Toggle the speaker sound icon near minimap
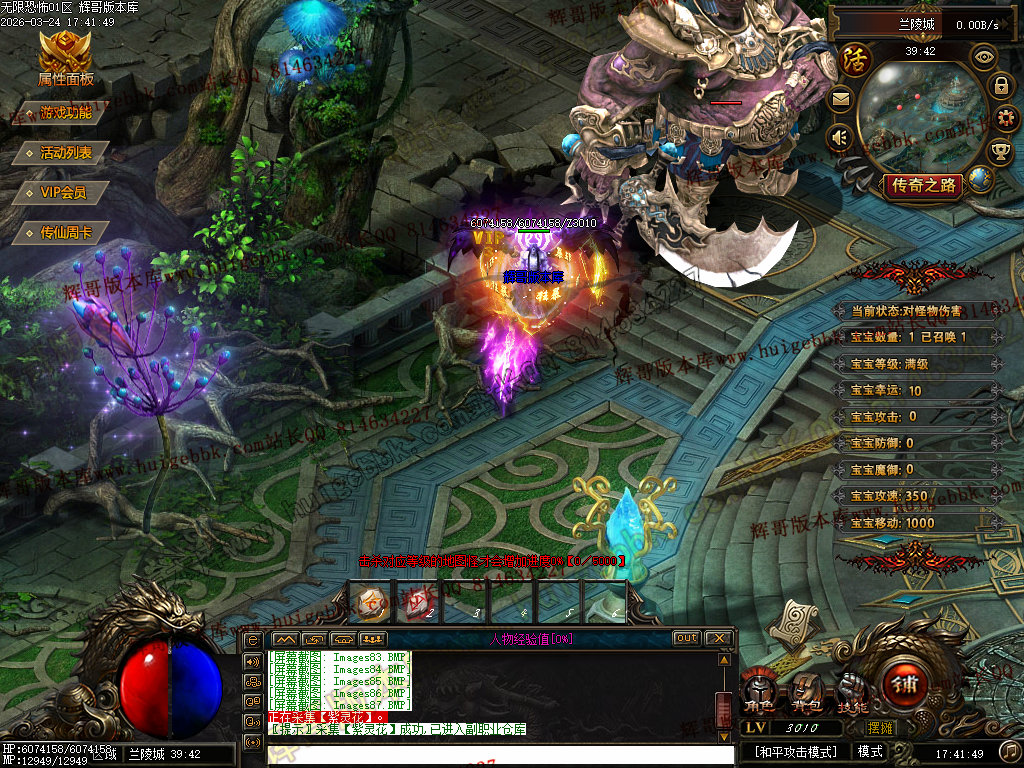This screenshot has height=768, width=1024. (840, 137)
